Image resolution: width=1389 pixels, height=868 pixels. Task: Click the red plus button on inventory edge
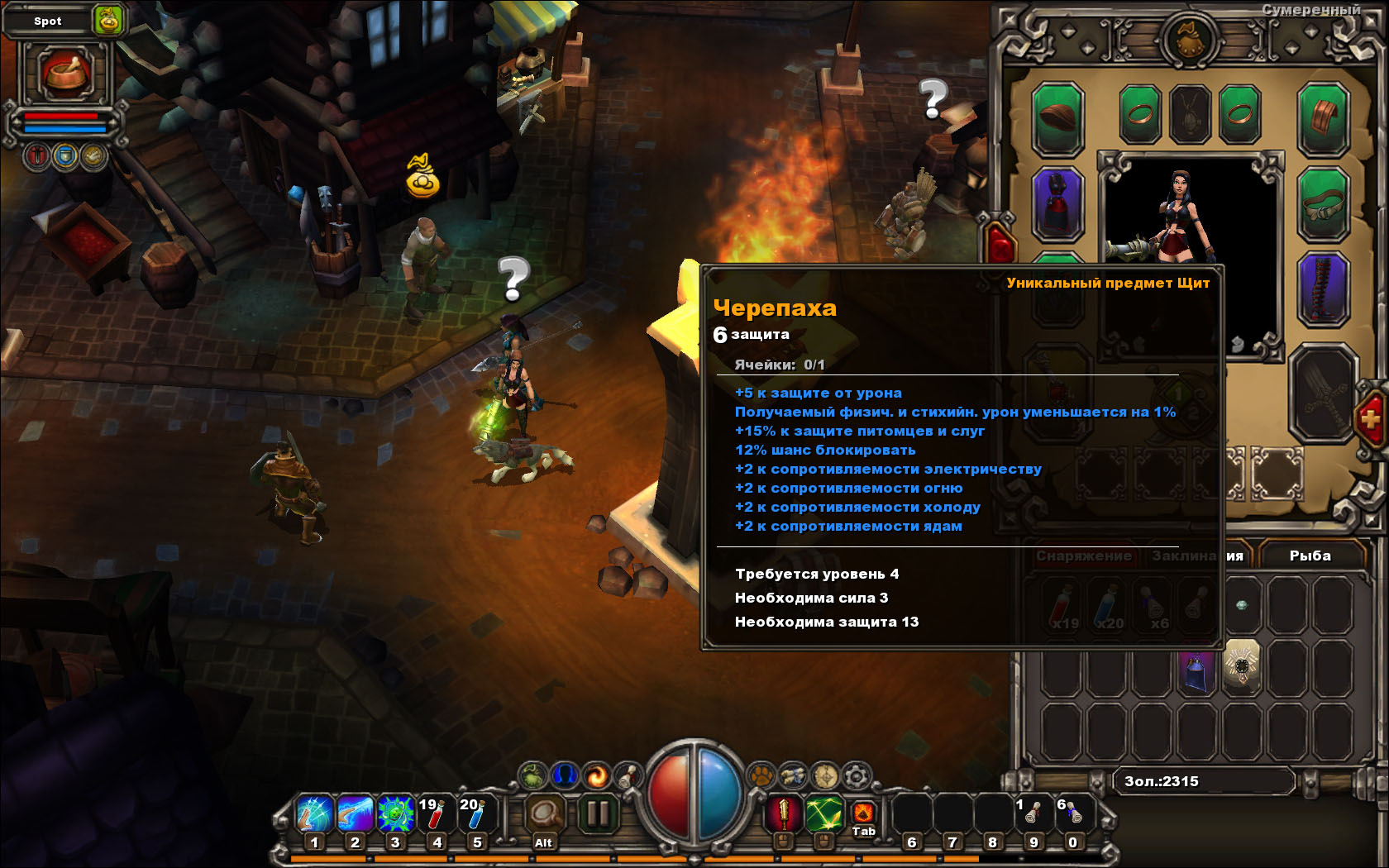click(x=1370, y=419)
